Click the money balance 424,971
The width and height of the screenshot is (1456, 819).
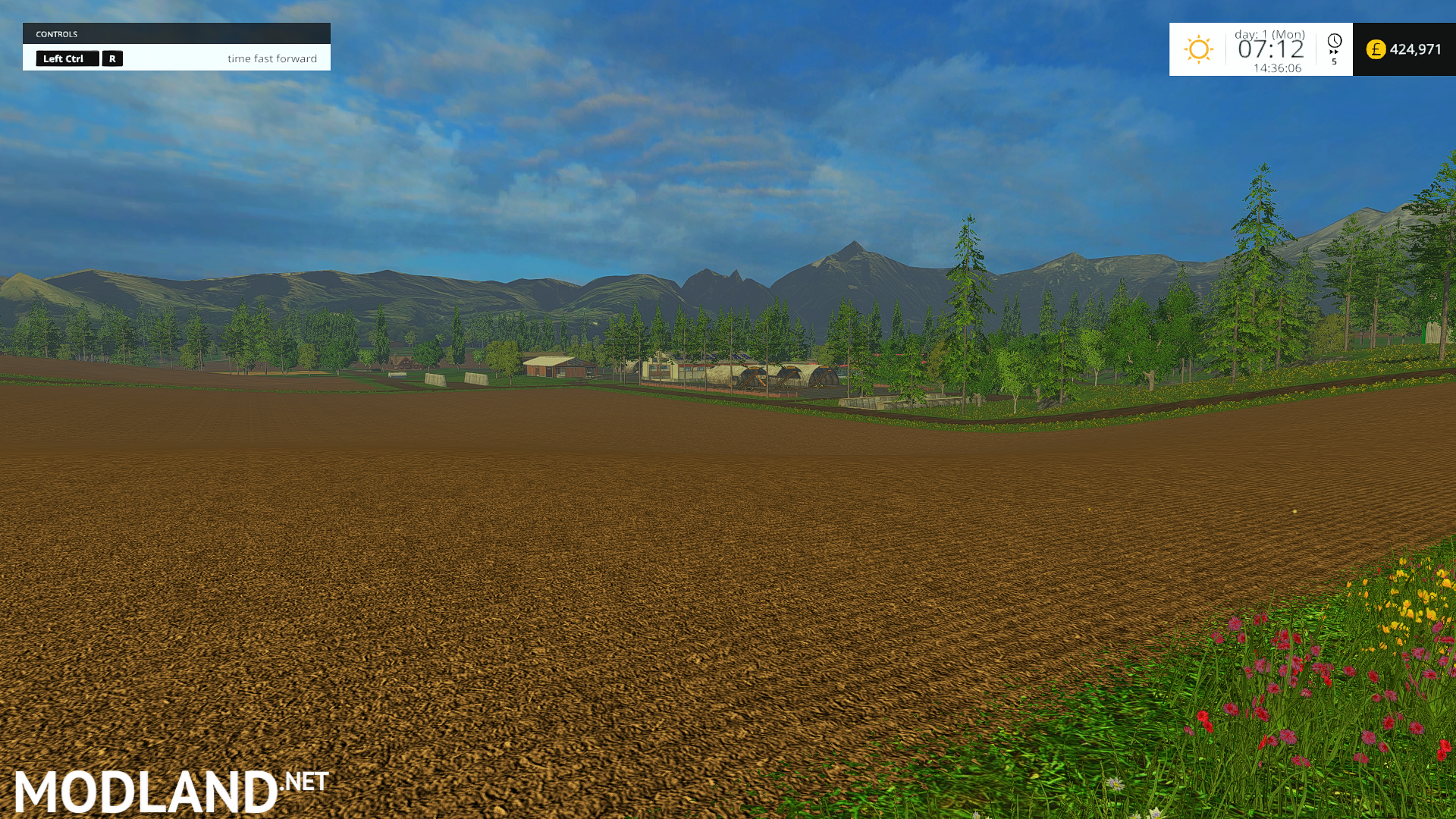[1414, 49]
